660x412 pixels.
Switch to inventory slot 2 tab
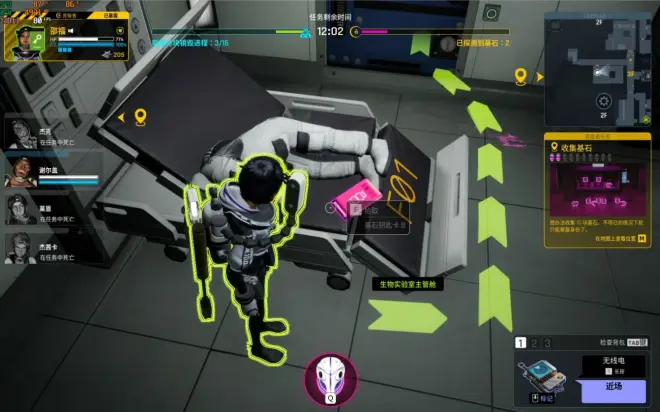tap(534, 343)
